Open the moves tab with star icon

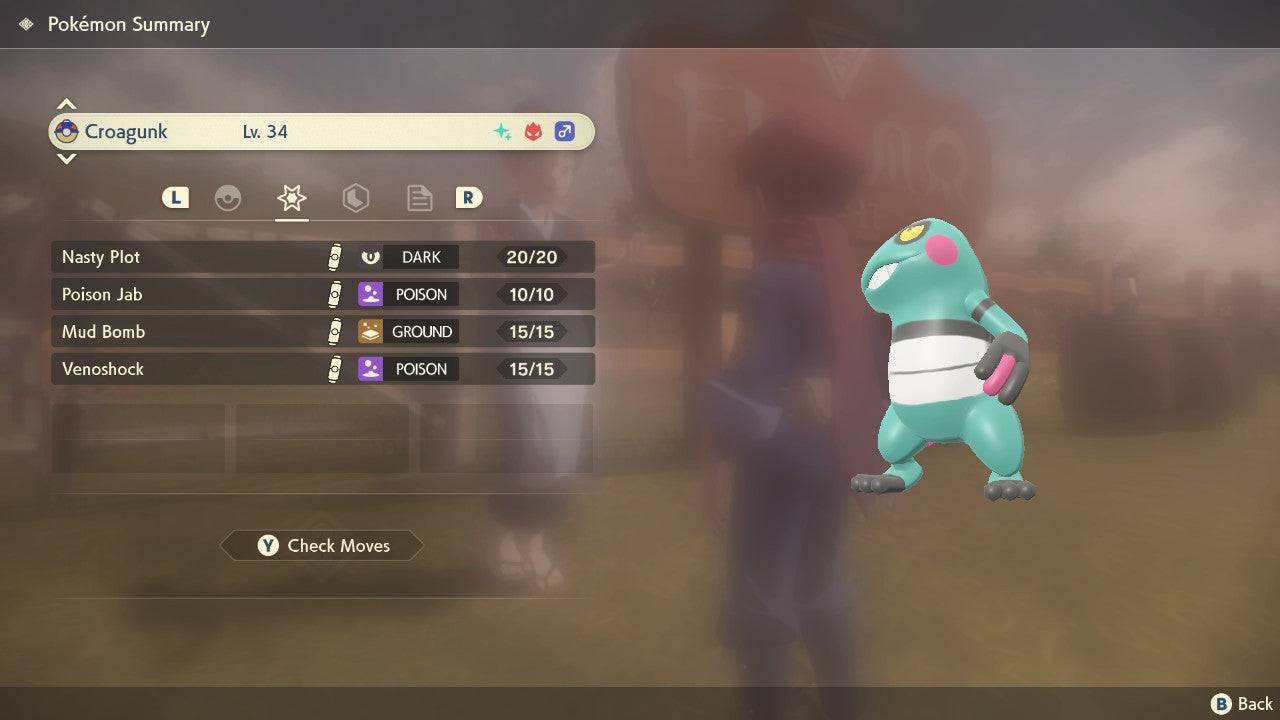point(291,198)
